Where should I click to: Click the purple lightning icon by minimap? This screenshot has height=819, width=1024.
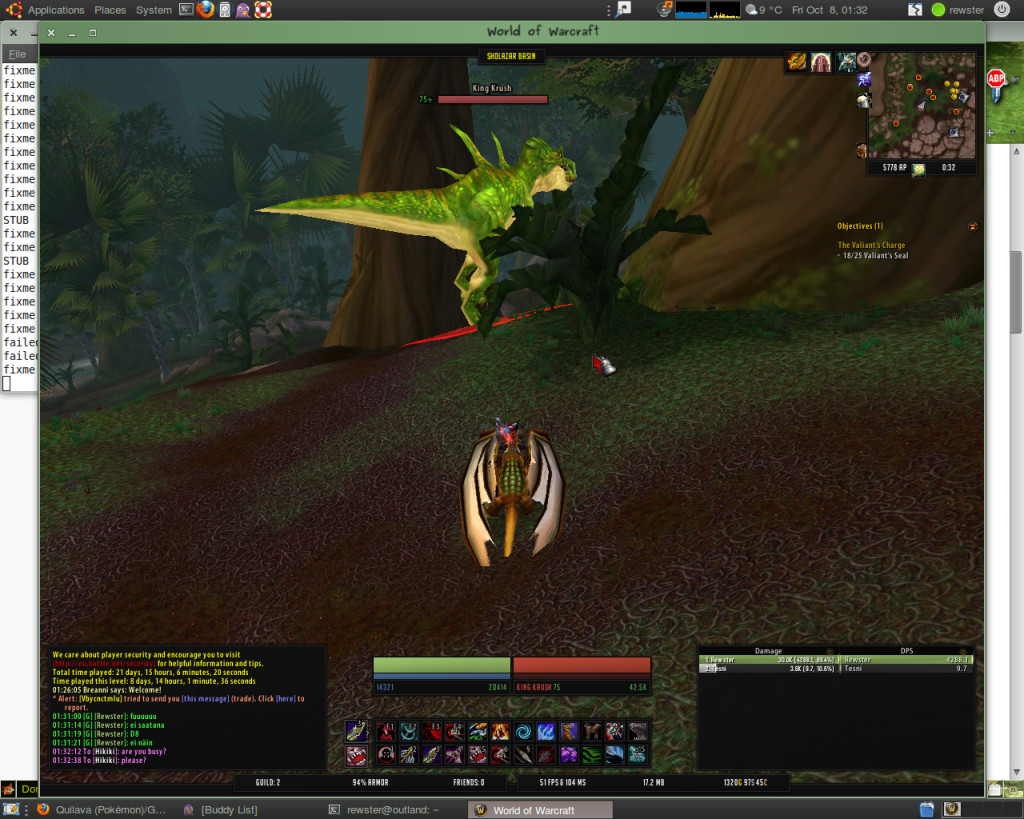pyautogui.click(x=864, y=79)
